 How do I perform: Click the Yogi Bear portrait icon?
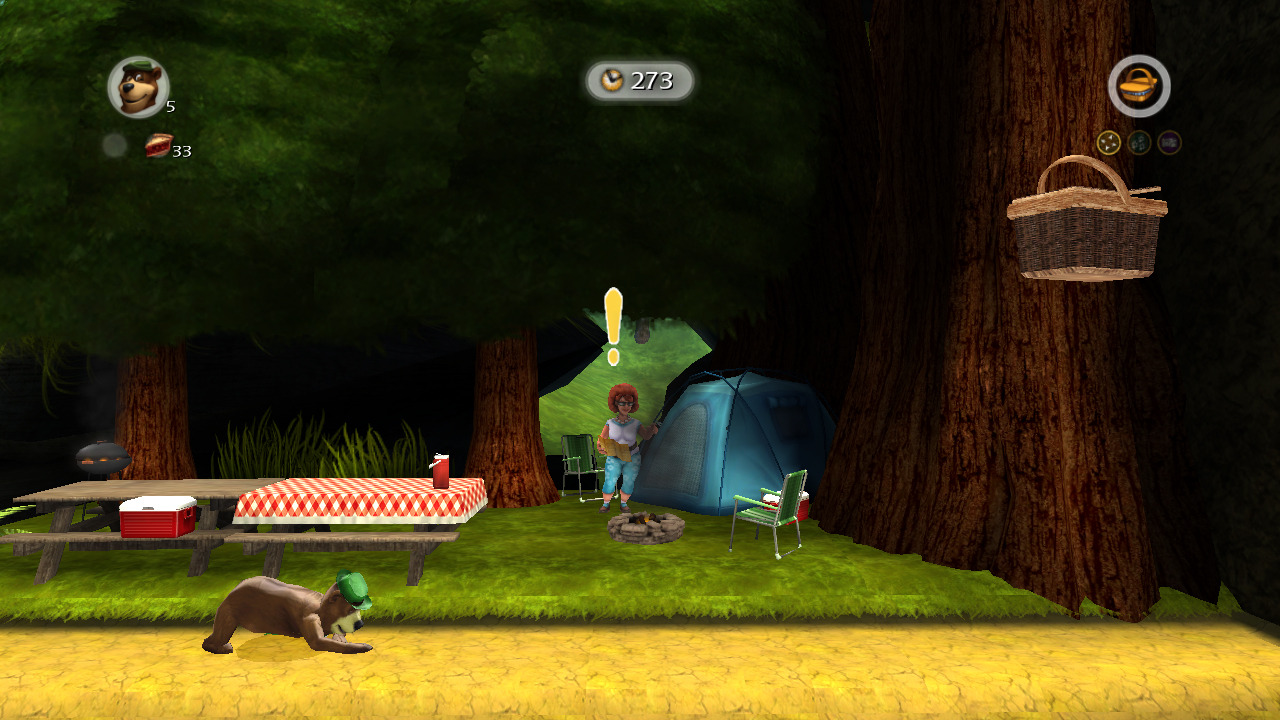pyautogui.click(x=138, y=87)
